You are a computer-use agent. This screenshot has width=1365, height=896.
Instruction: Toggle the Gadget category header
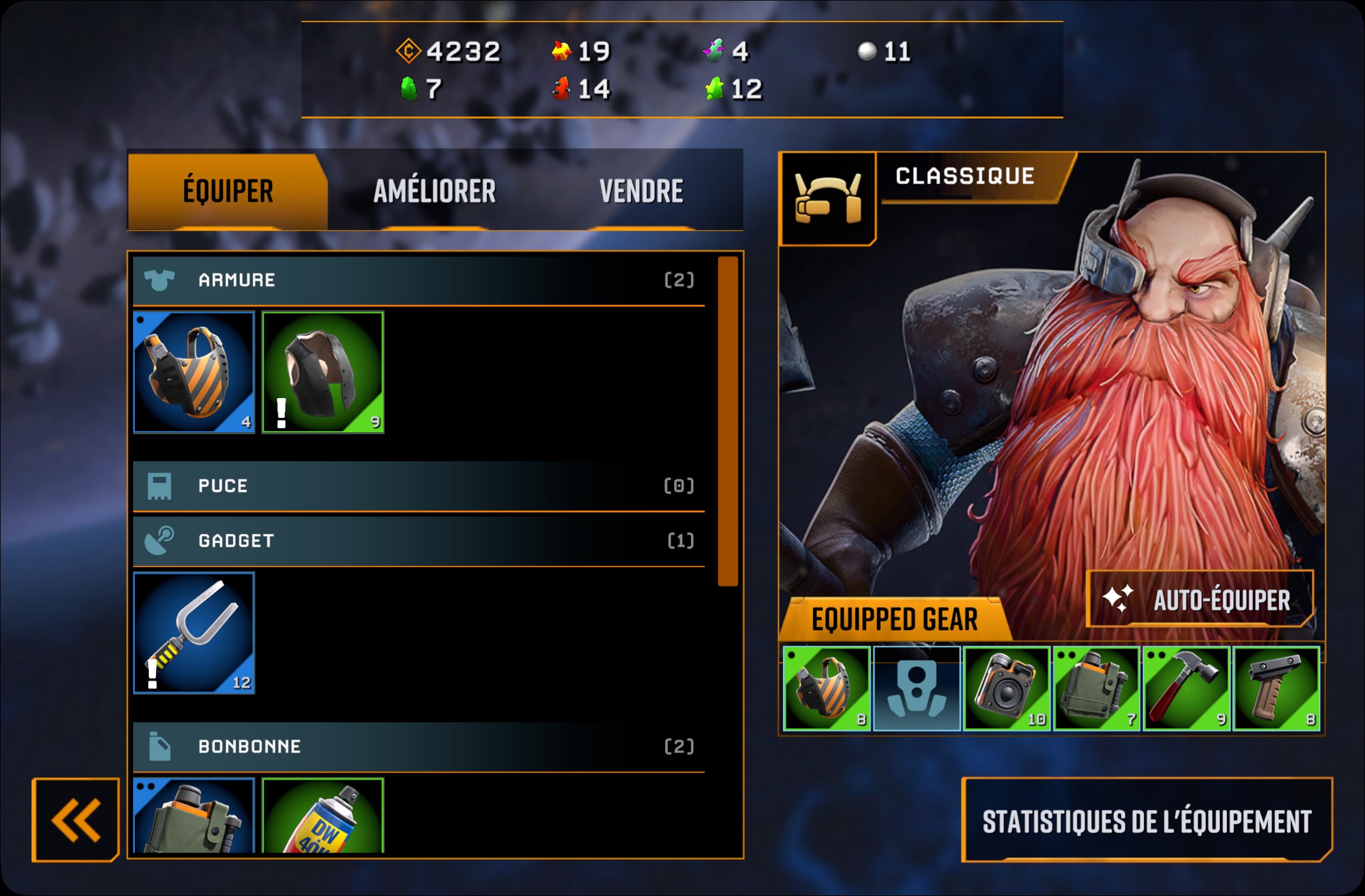click(419, 541)
